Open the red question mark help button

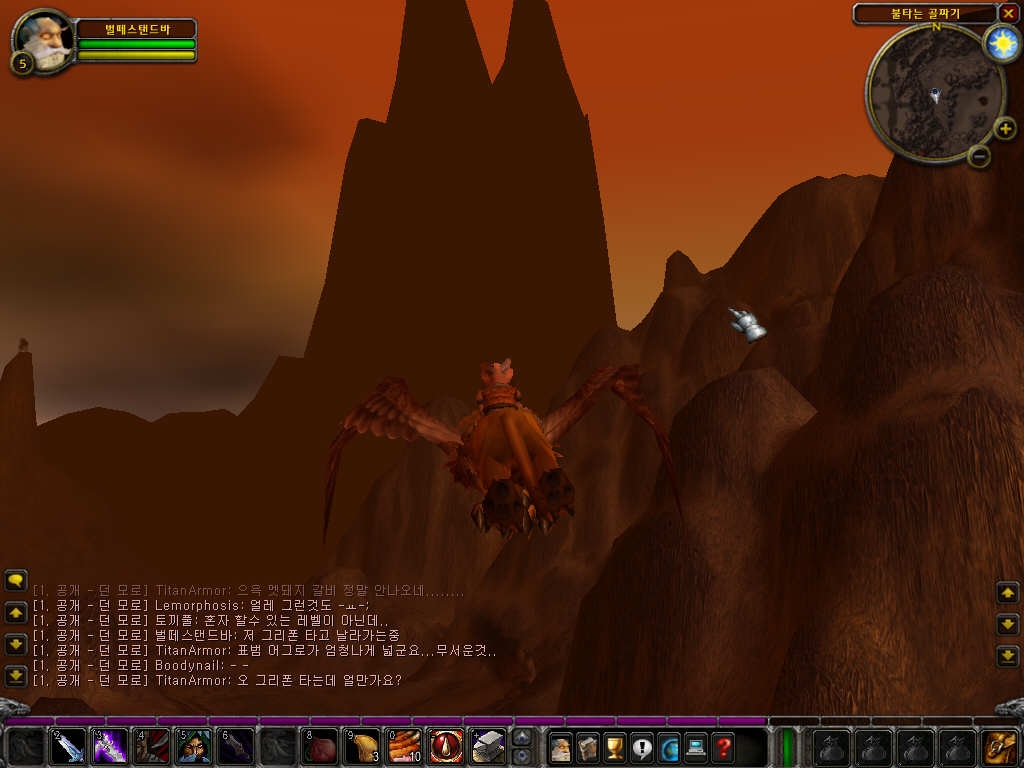click(x=723, y=747)
